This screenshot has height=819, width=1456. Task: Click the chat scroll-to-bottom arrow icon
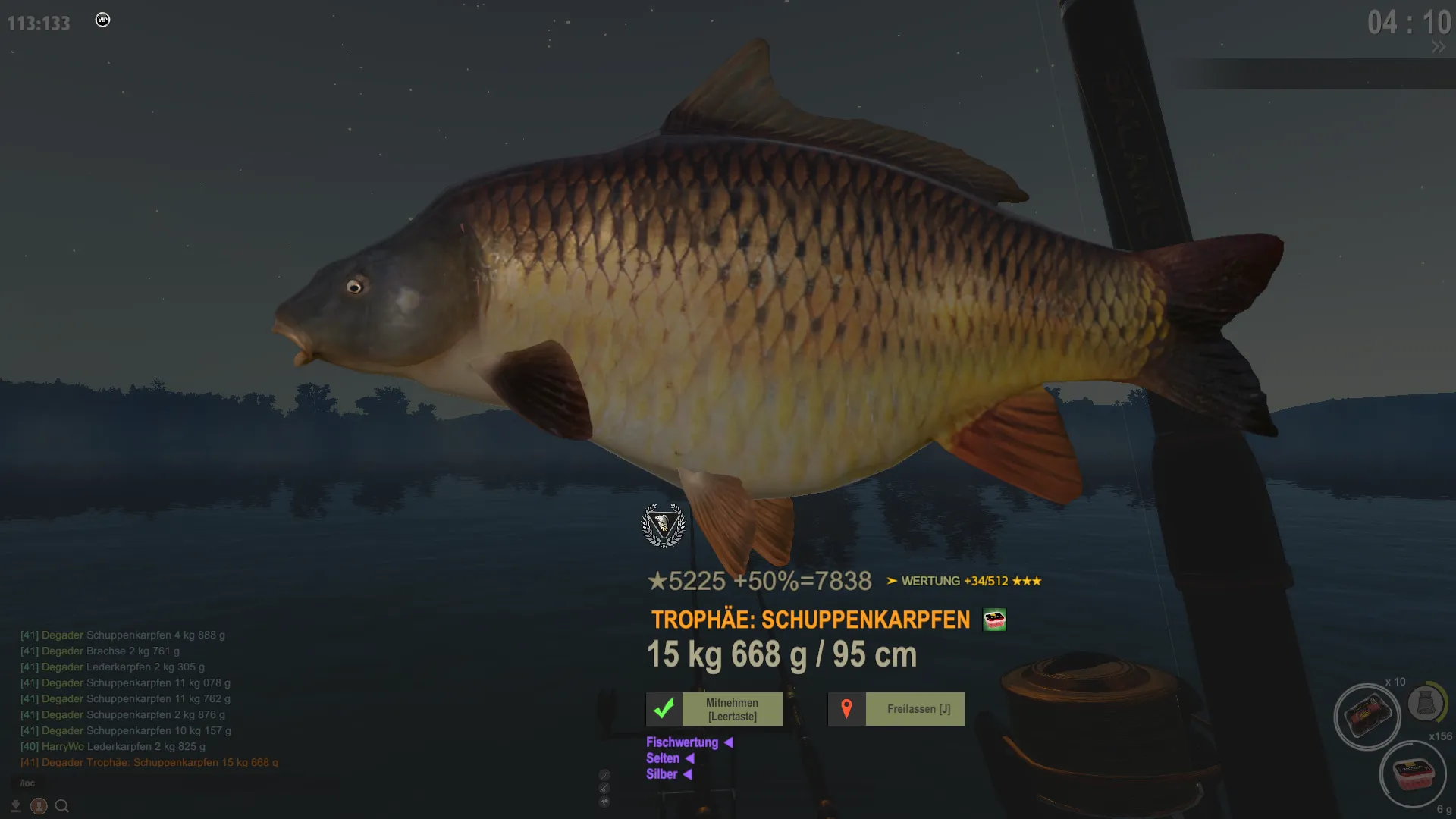pyautogui.click(x=15, y=806)
